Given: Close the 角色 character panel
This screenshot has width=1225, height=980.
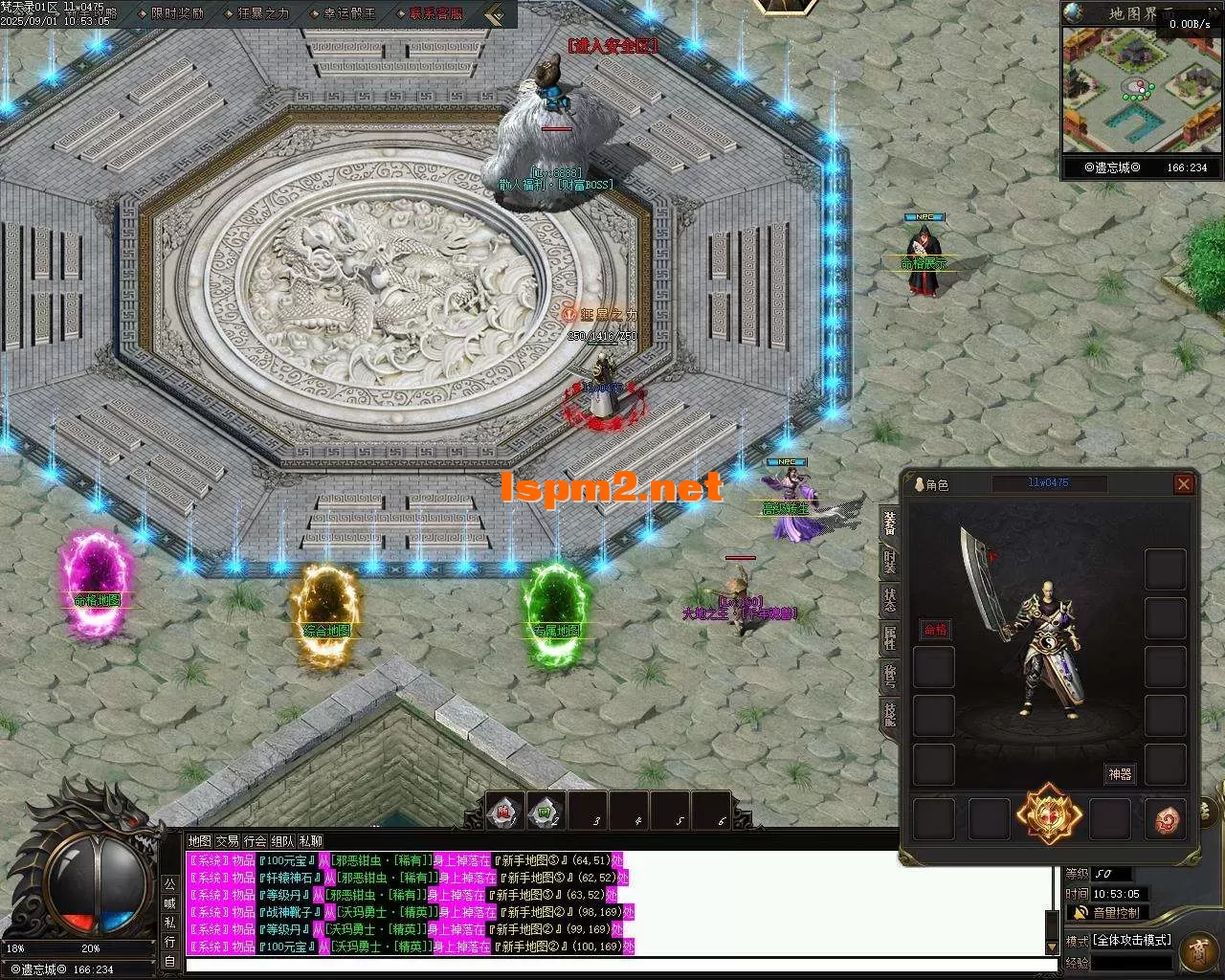Looking at the screenshot, I should tap(1184, 484).
